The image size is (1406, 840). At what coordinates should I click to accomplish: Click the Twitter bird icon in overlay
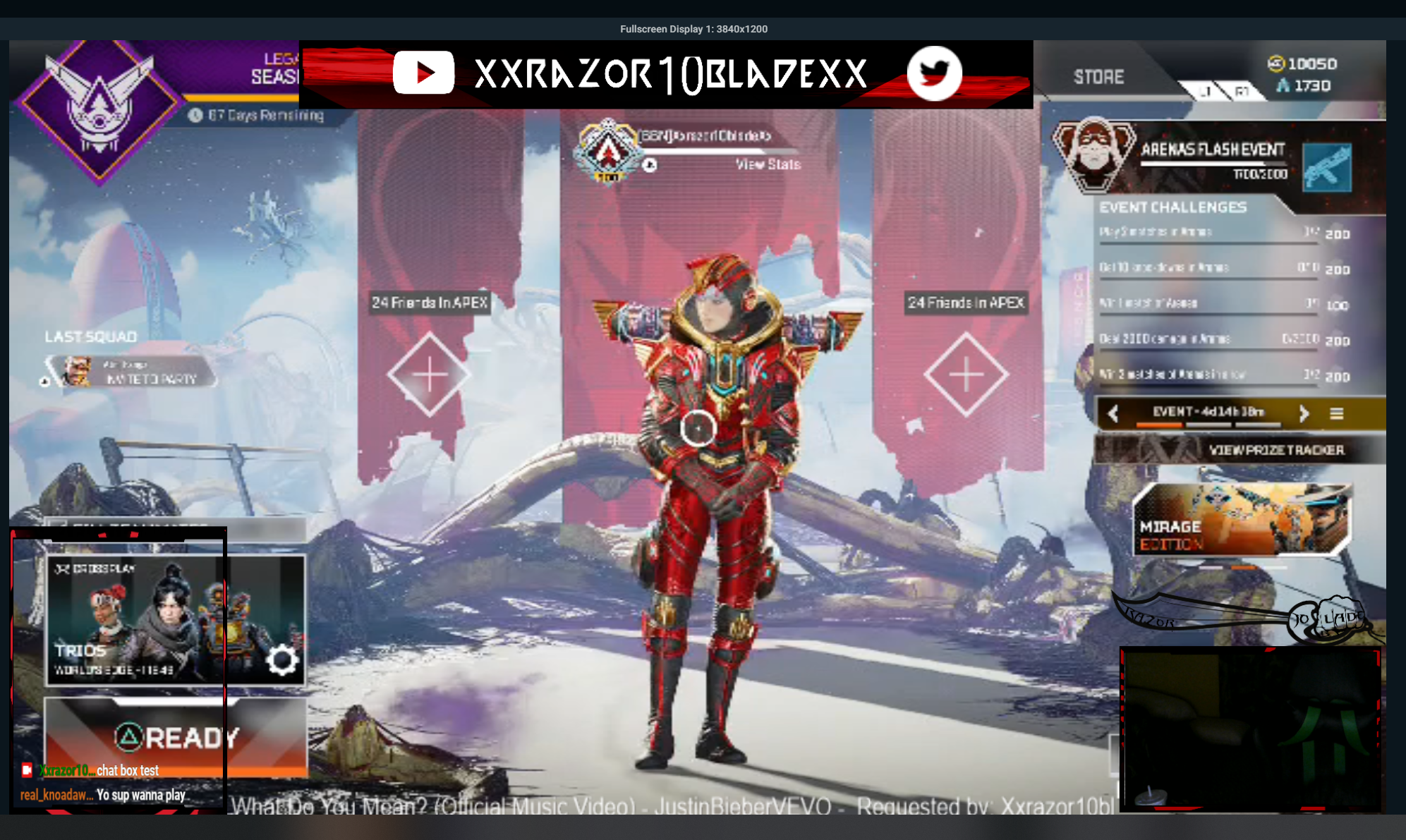click(934, 73)
